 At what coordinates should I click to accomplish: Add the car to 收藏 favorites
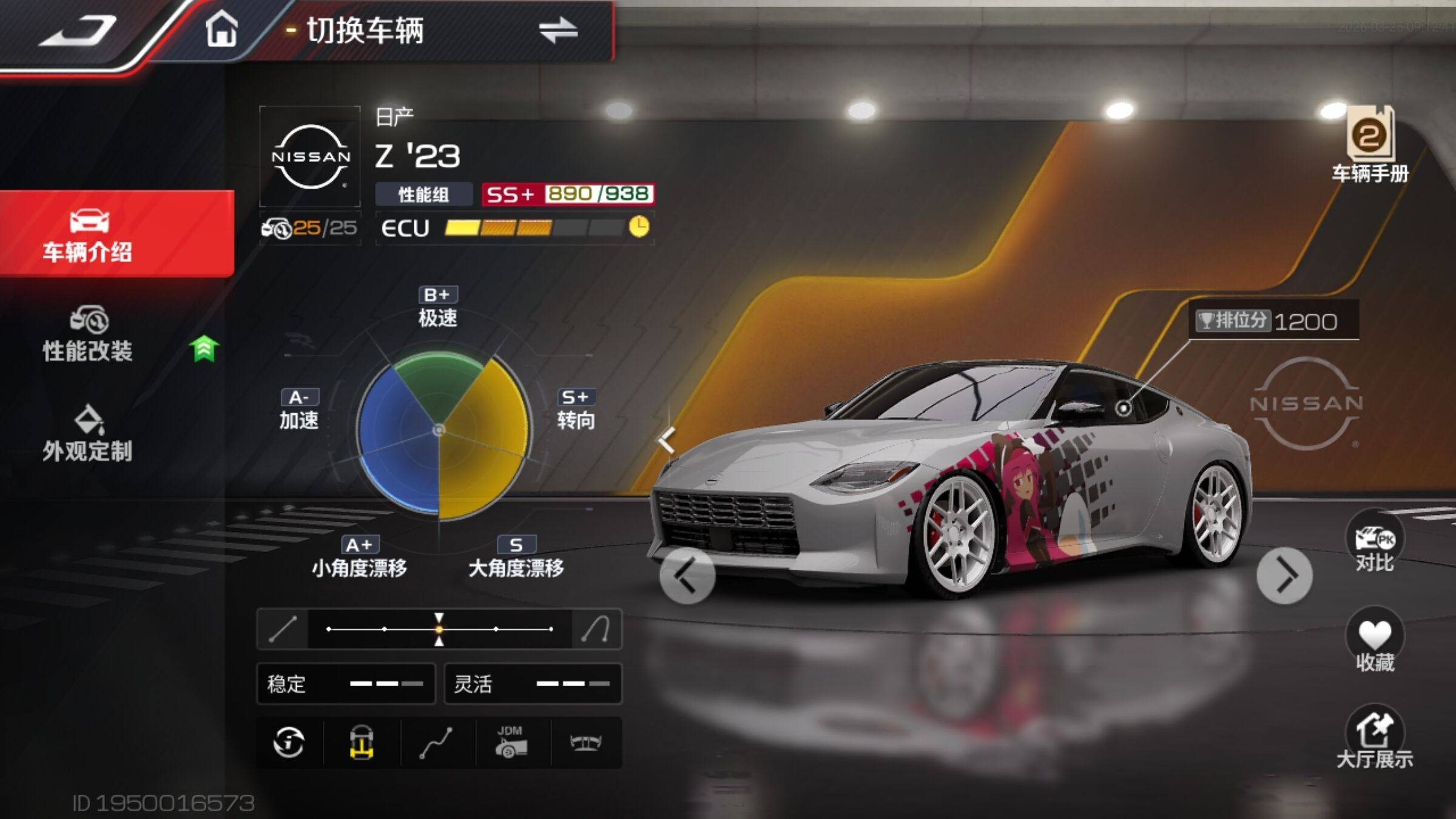click(1375, 643)
